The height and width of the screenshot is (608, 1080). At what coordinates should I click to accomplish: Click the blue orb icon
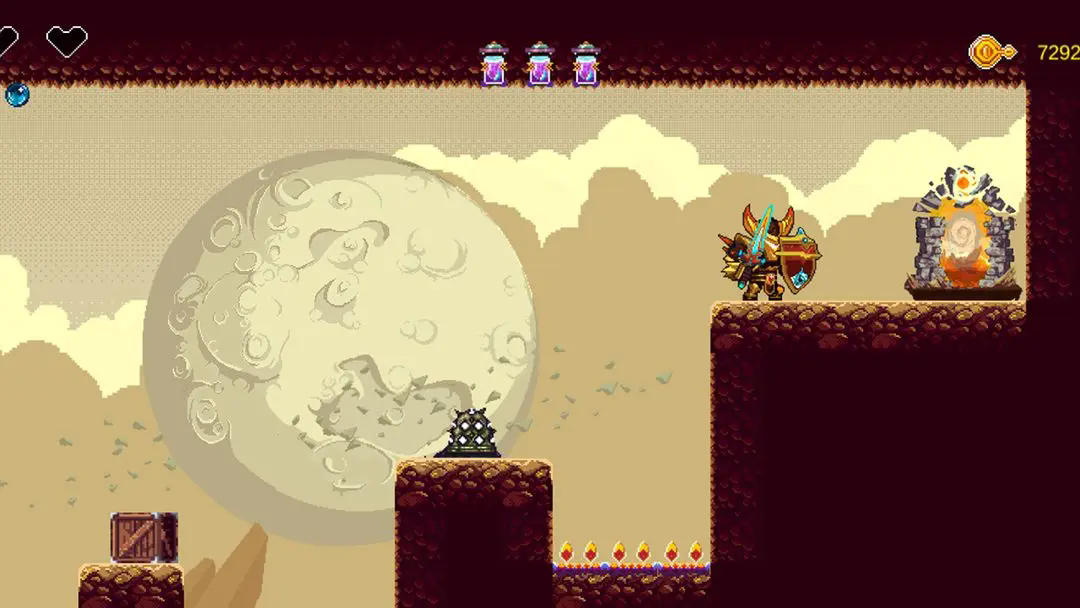(x=16, y=95)
